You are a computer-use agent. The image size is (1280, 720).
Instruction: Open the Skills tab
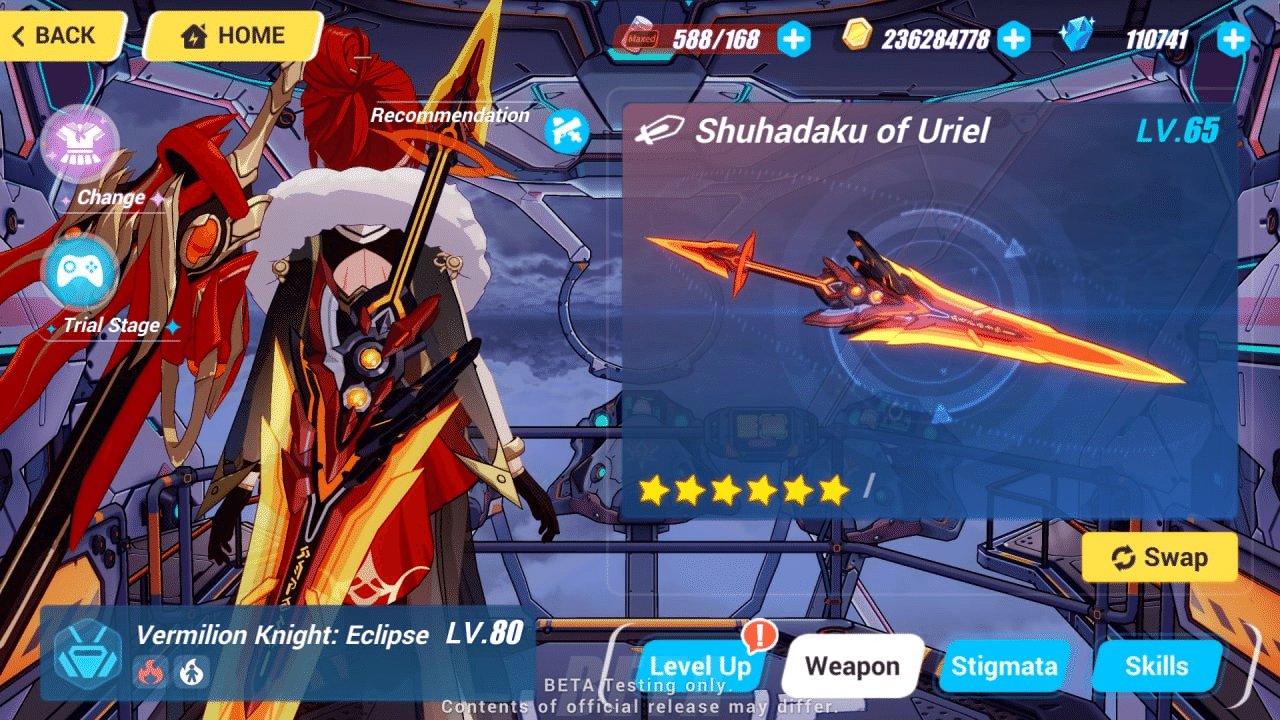click(x=1157, y=664)
